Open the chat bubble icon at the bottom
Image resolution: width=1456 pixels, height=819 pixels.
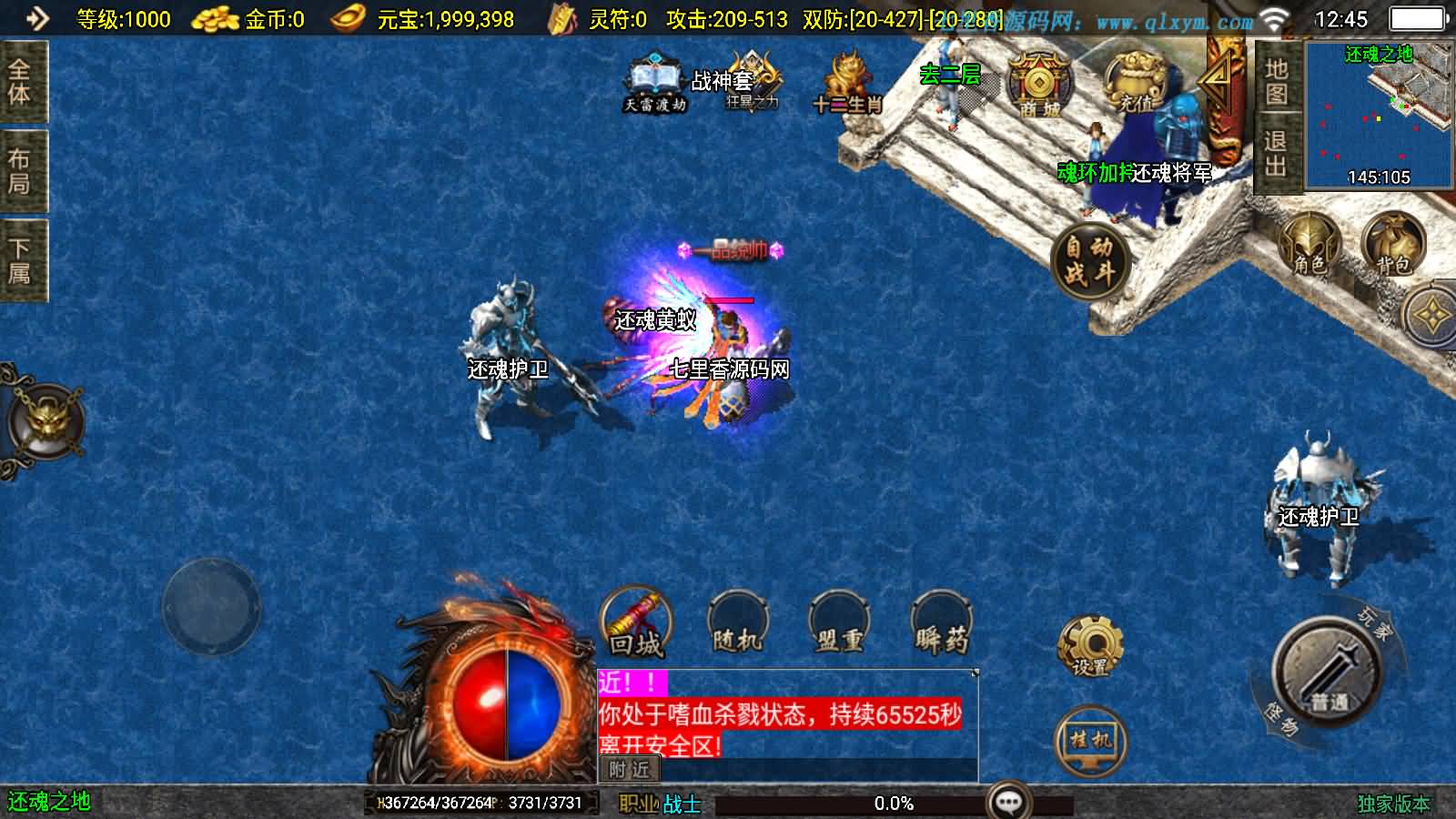pos(1008,801)
